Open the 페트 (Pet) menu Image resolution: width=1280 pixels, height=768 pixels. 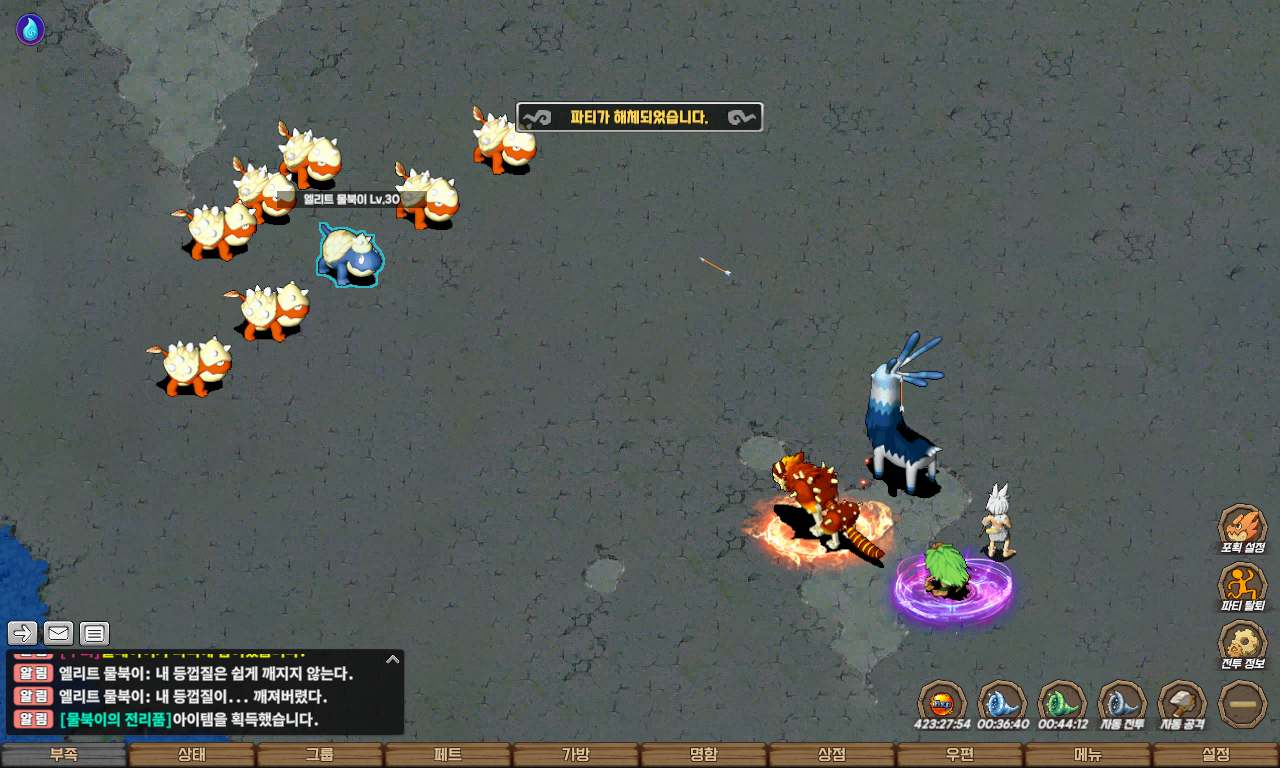tap(447, 755)
